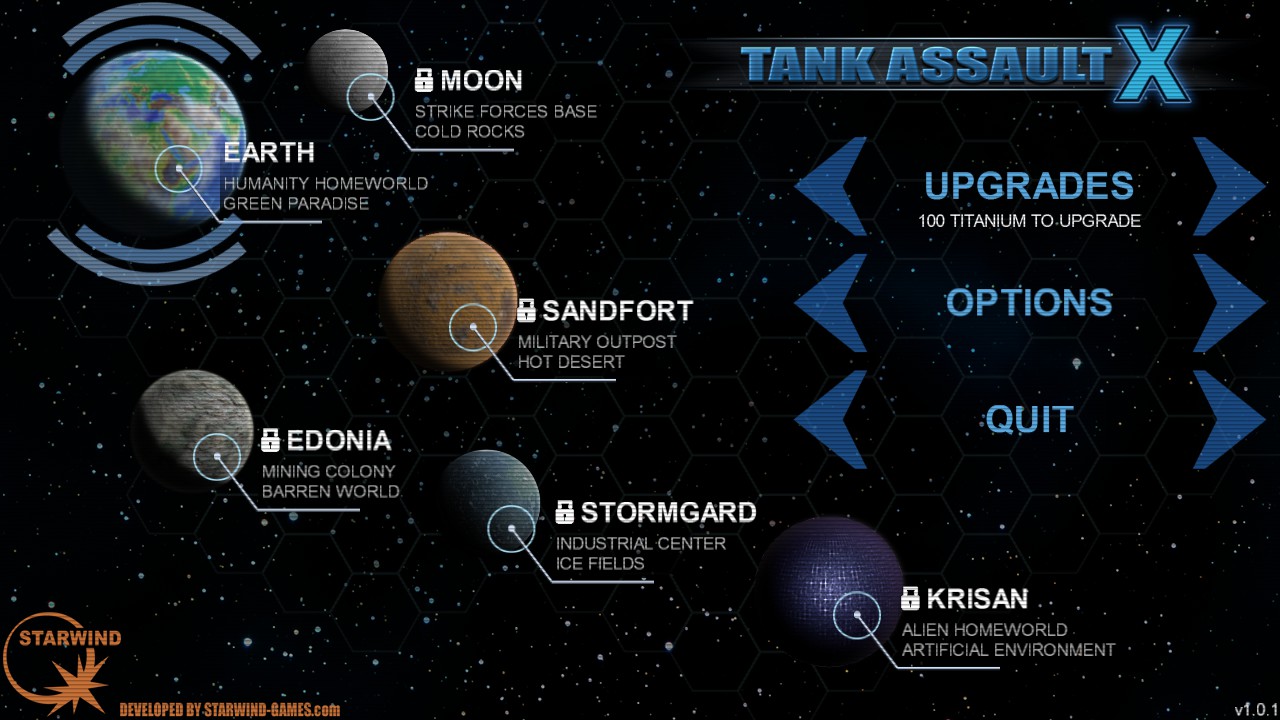Click the right arrow beside OPTIONS
The width and height of the screenshot is (1280, 720).
(1225, 302)
